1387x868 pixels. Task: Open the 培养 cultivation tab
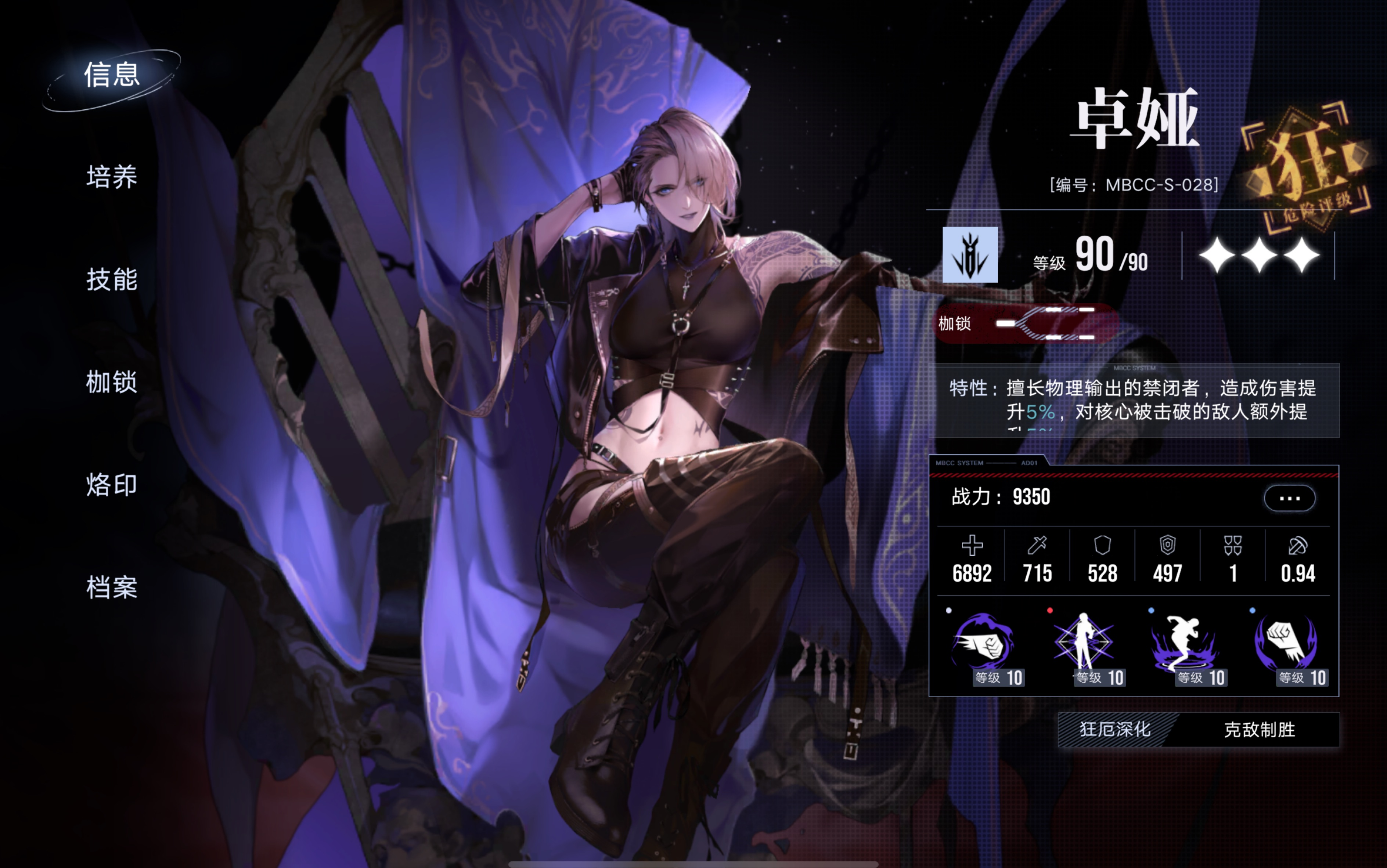(x=112, y=177)
